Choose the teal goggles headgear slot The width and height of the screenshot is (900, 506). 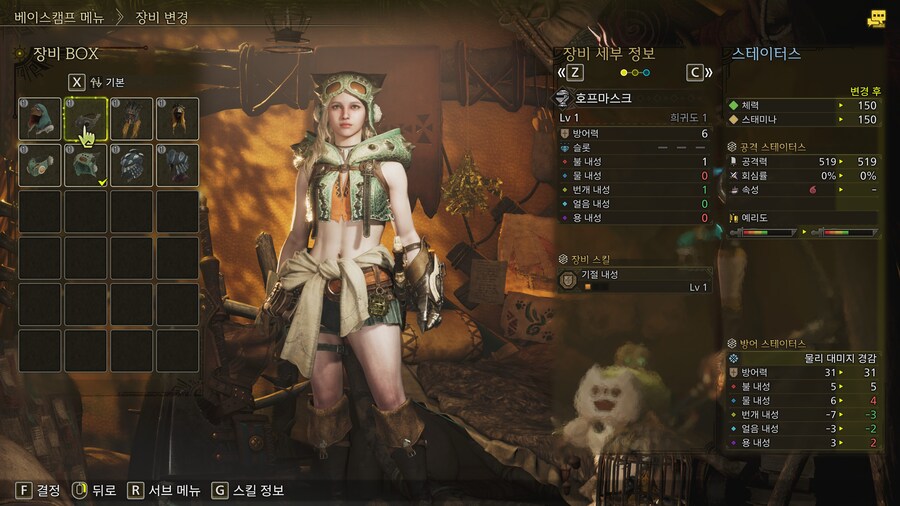coord(40,165)
